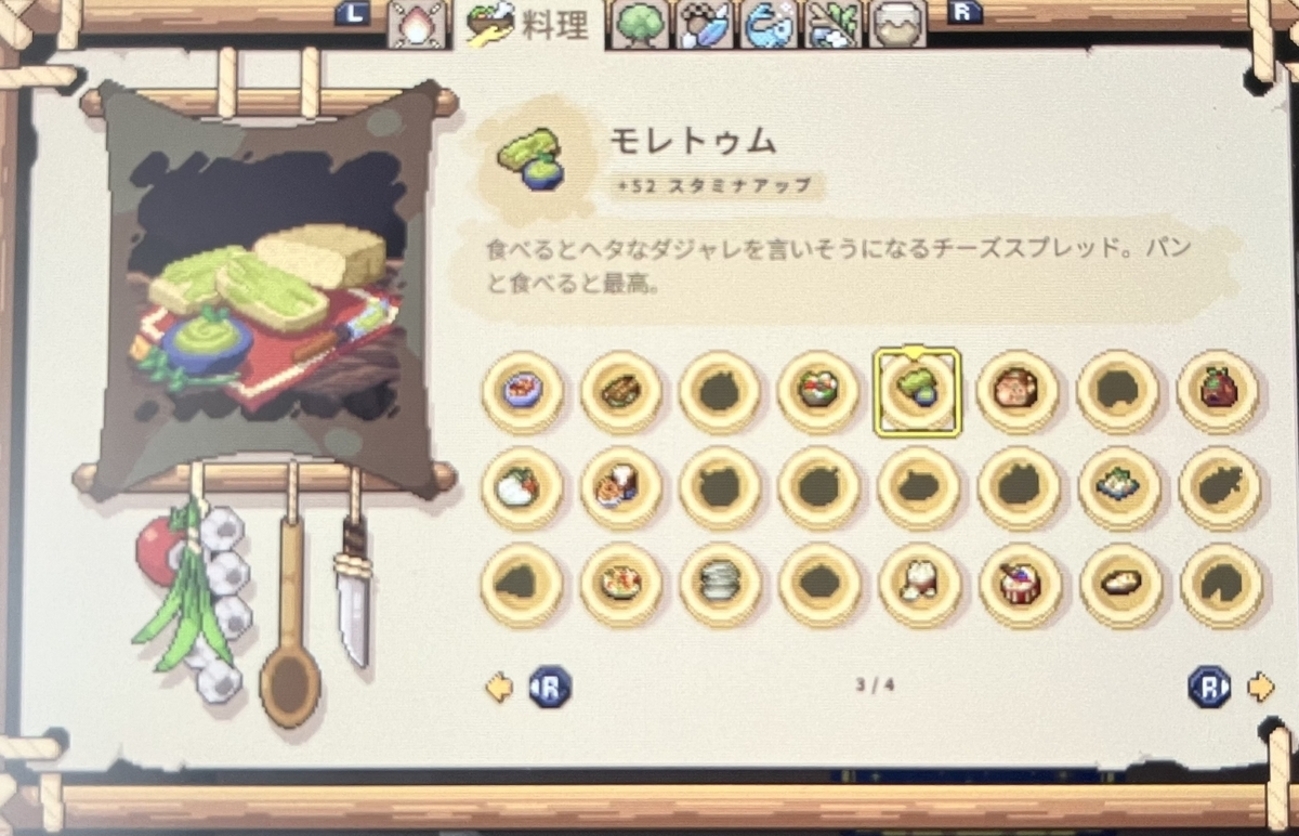Select the pink roast meat dish
The width and height of the screenshot is (1299, 836).
(1017, 391)
